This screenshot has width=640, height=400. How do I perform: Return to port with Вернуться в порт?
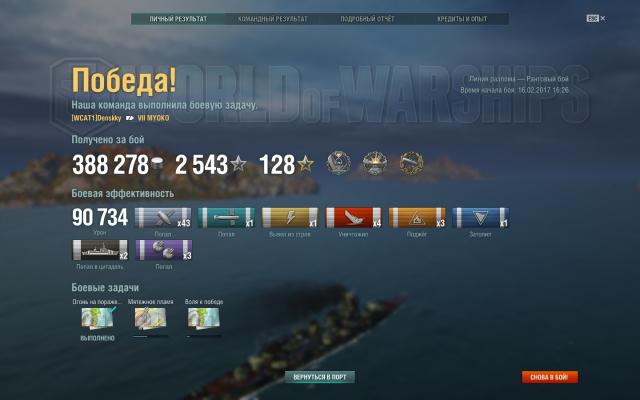point(320,377)
